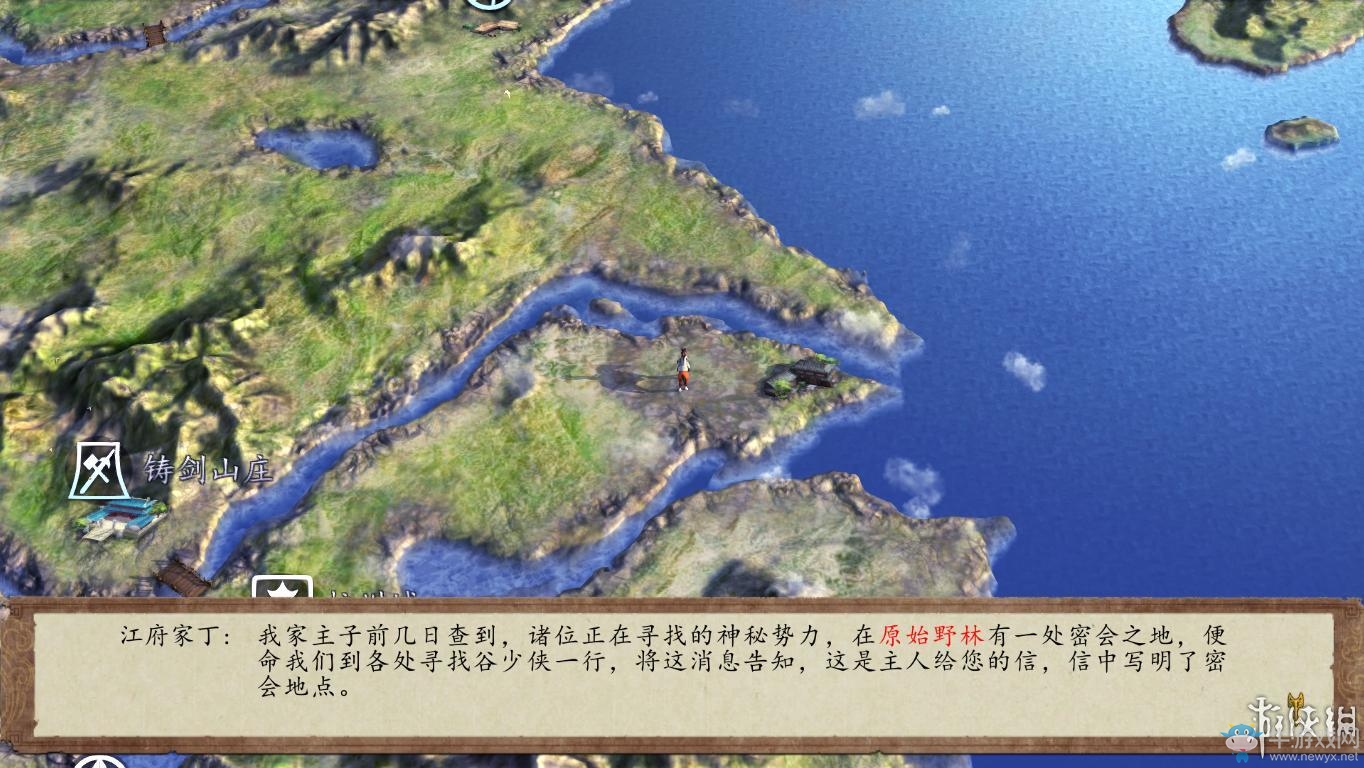Click the green boat near the upper dock
Viewport: 1364px width, 768px height.
[468, 27]
